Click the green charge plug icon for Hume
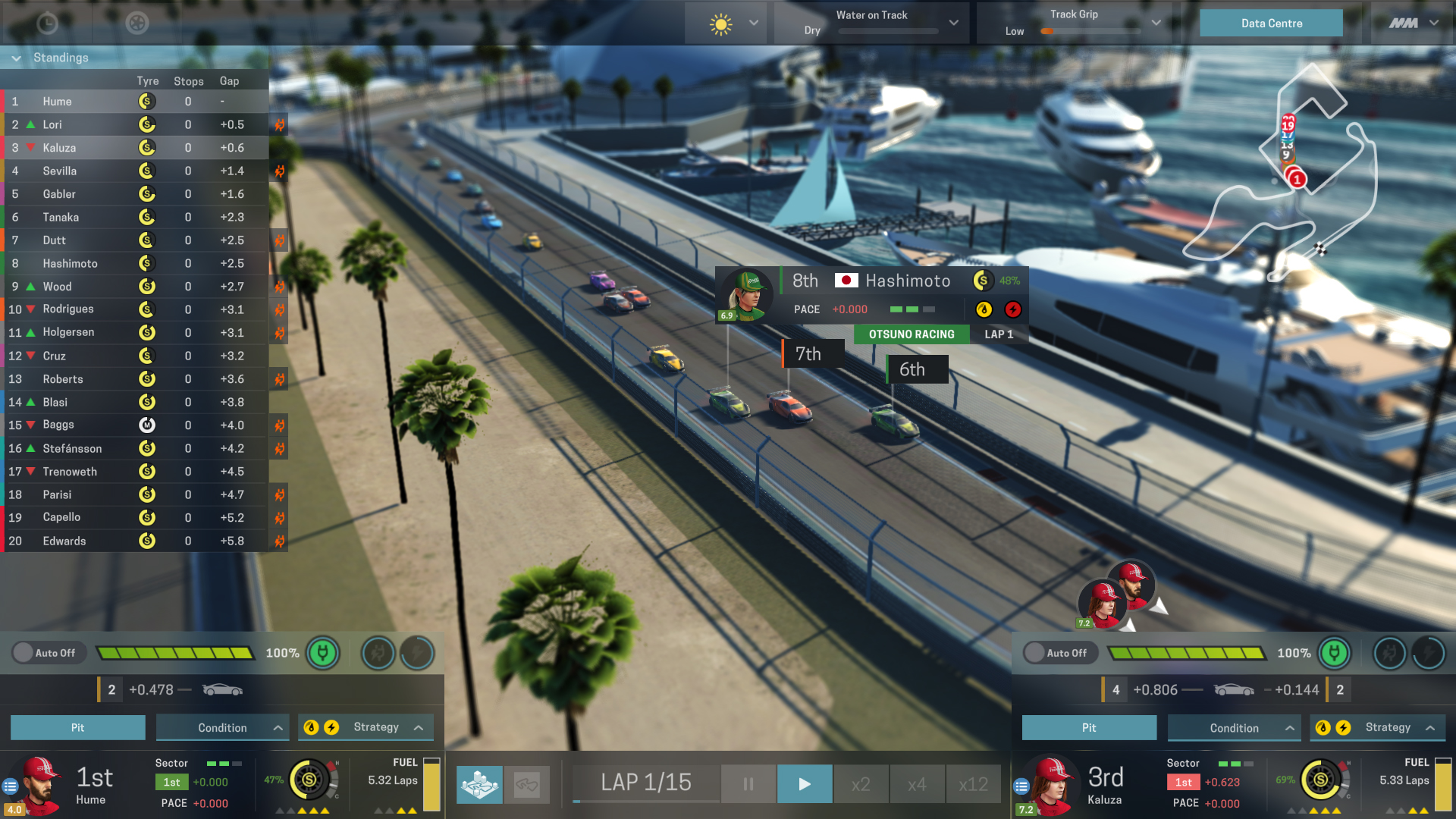Viewport: 1456px width, 819px height. [322, 653]
